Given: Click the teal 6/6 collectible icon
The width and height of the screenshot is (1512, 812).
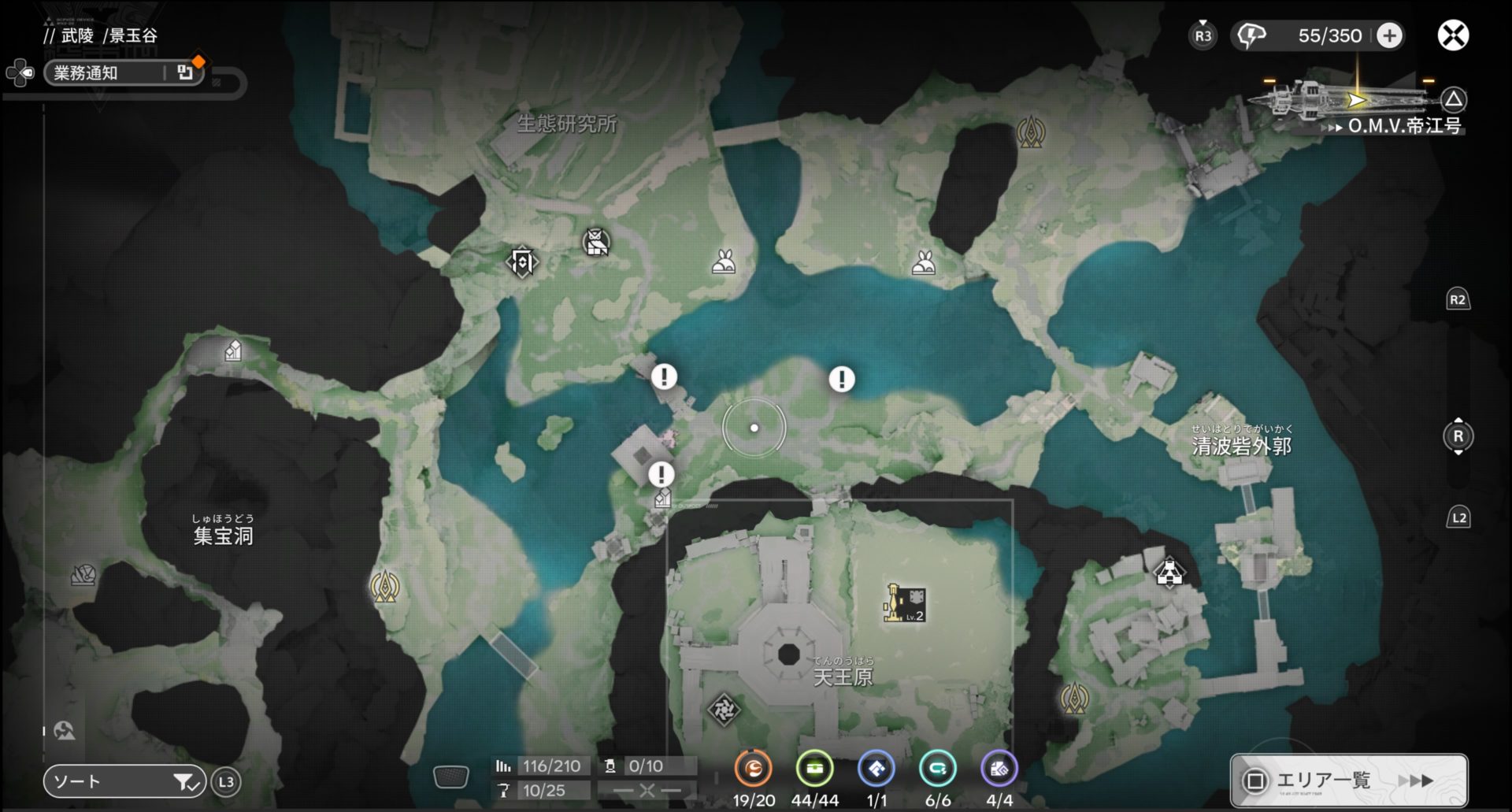Looking at the screenshot, I should (937, 769).
